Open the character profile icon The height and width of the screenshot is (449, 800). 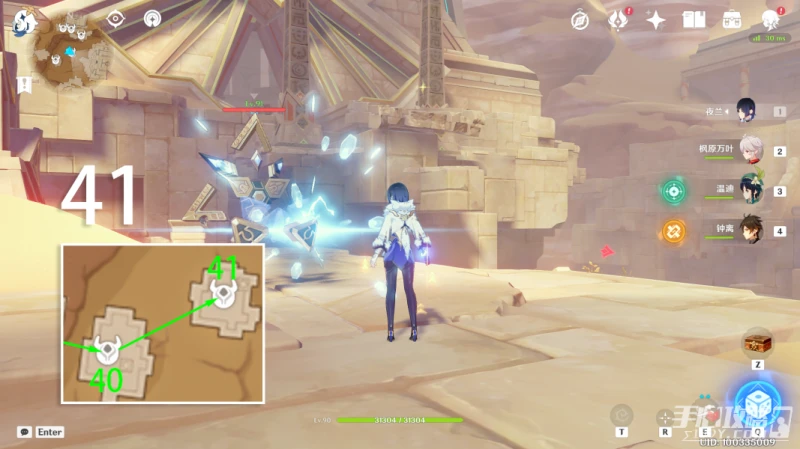tap(771, 19)
